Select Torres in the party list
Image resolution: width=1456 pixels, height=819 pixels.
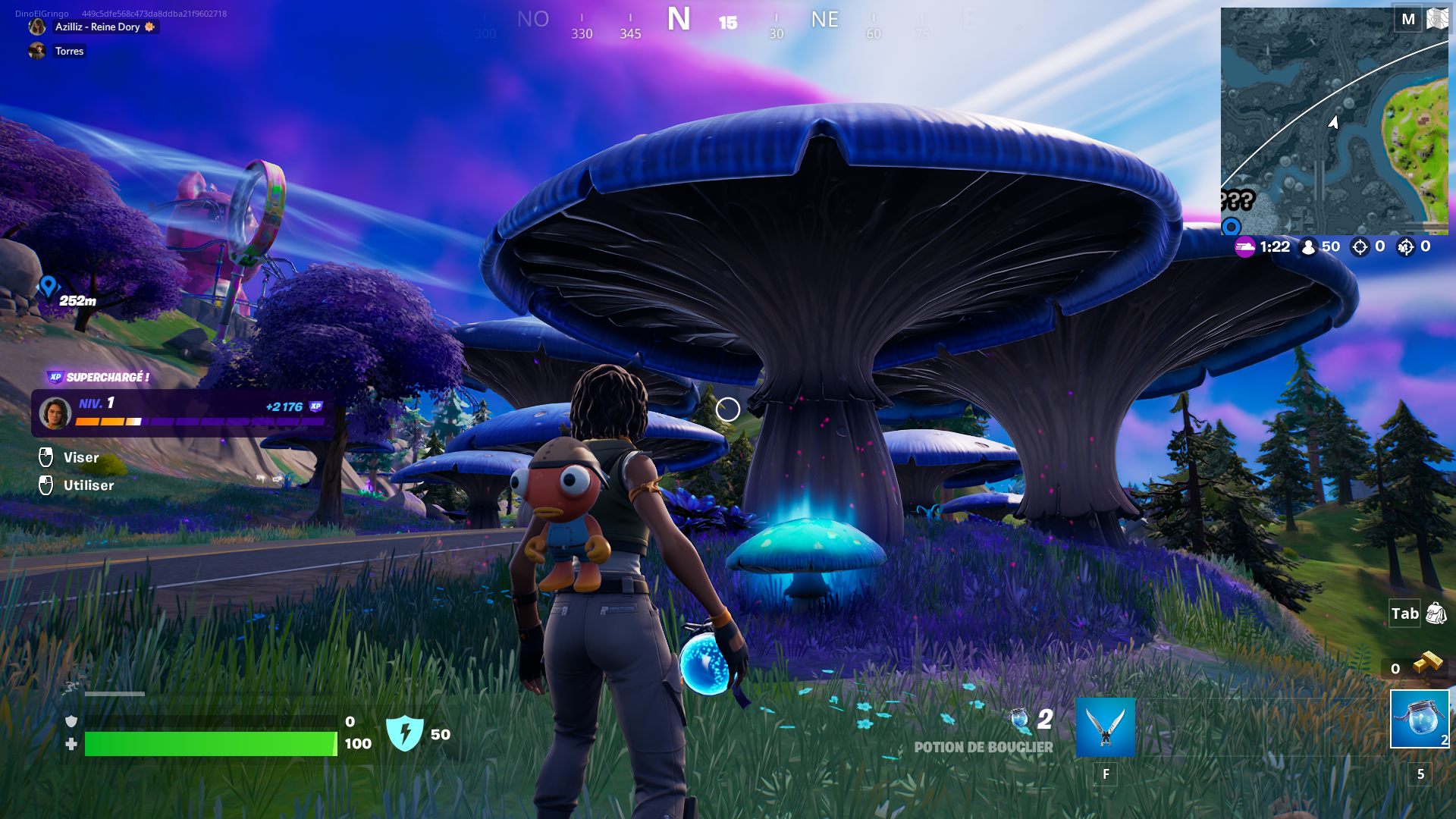(x=68, y=52)
